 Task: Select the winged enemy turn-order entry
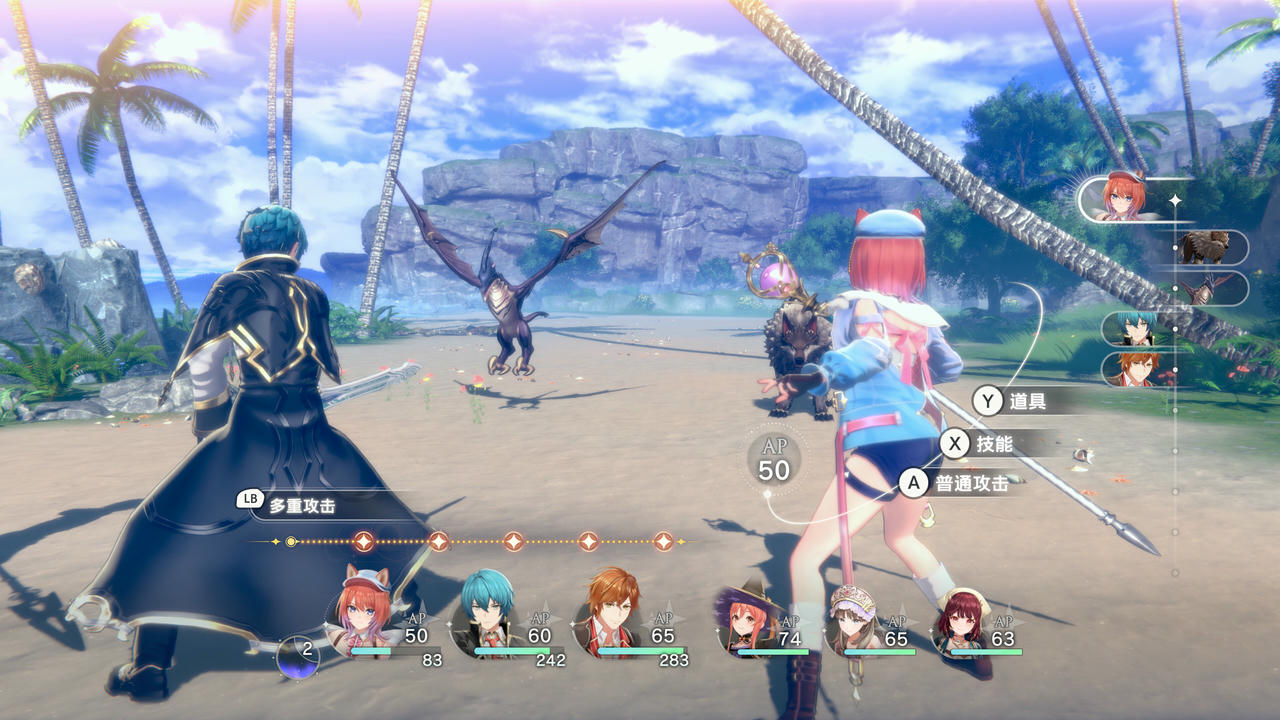click(1203, 288)
